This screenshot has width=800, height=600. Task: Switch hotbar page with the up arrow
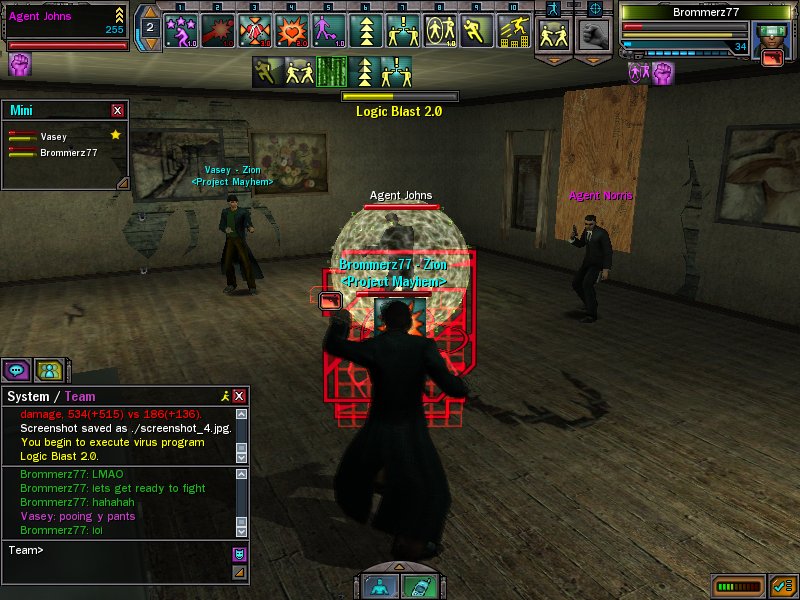tap(149, 15)
